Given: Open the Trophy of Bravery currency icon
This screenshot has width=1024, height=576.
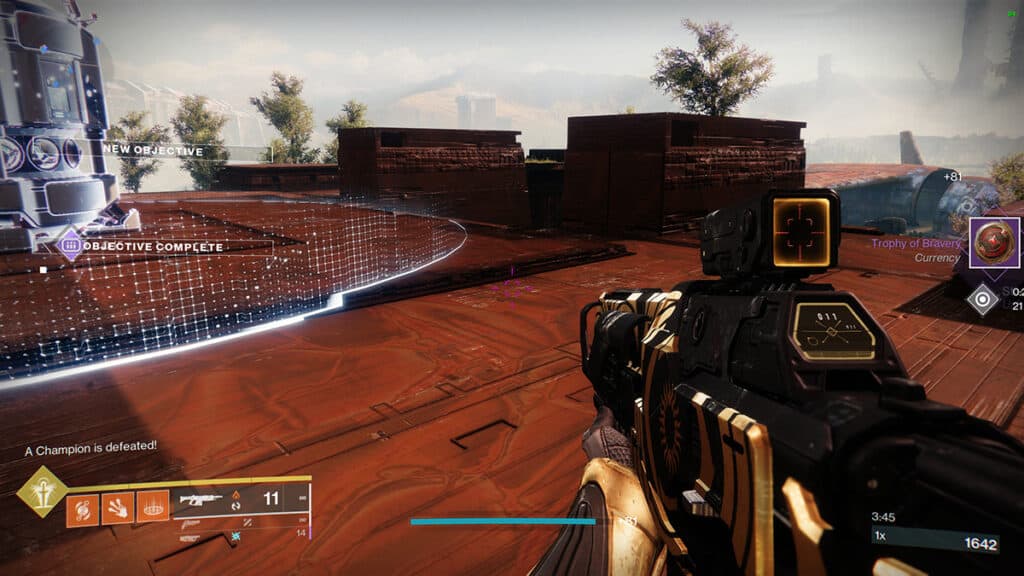Looking at the screenshot, I should (994, 242).
